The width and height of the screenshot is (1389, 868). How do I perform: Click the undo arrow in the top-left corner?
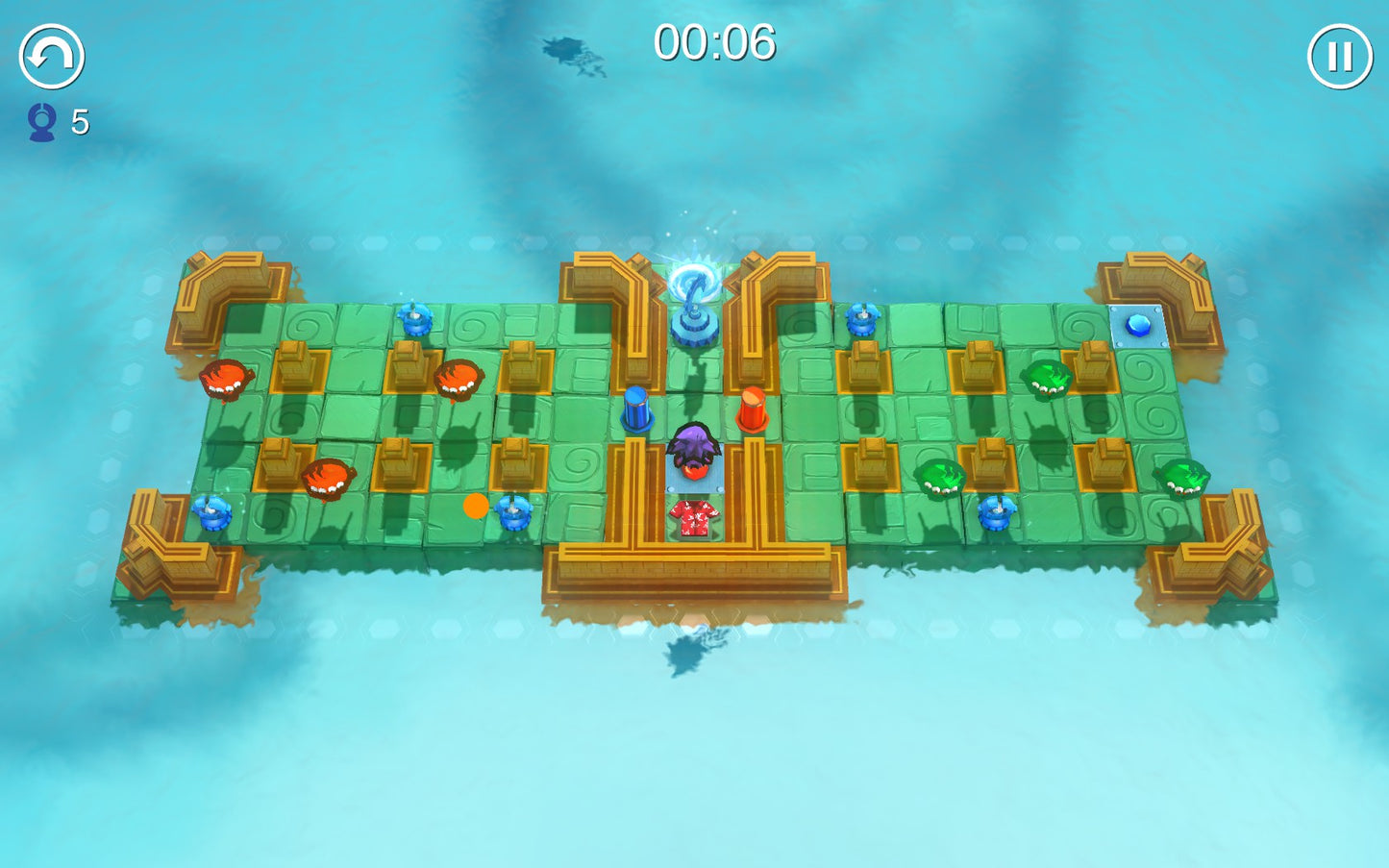point(50,58)
